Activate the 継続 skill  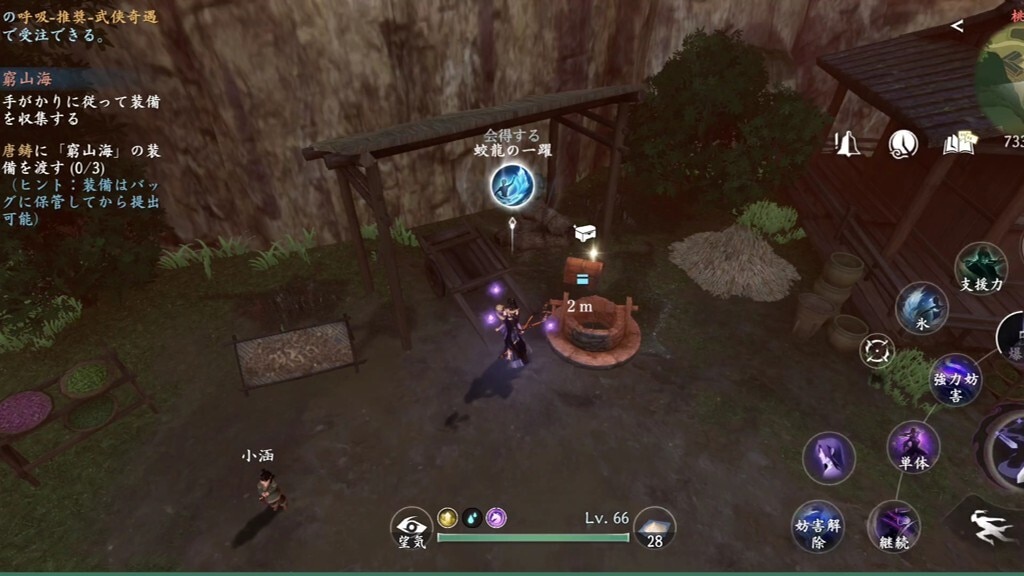pyautogui.click(x=893, y=526)
